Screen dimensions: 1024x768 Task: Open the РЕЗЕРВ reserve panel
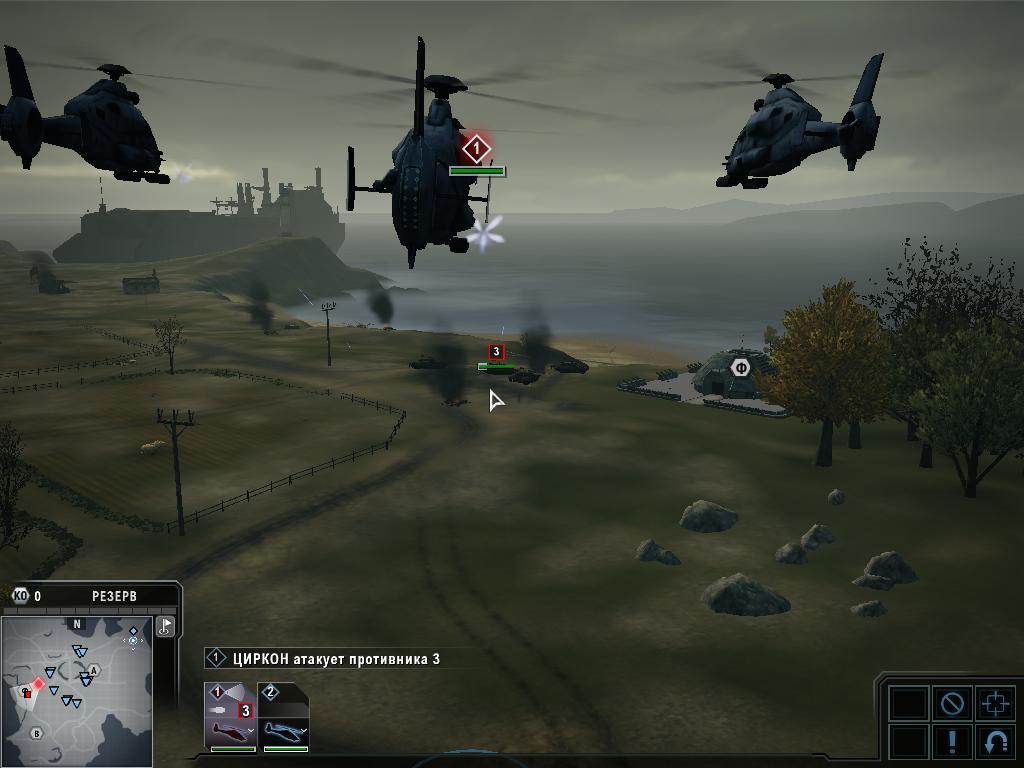coord(114,596)
